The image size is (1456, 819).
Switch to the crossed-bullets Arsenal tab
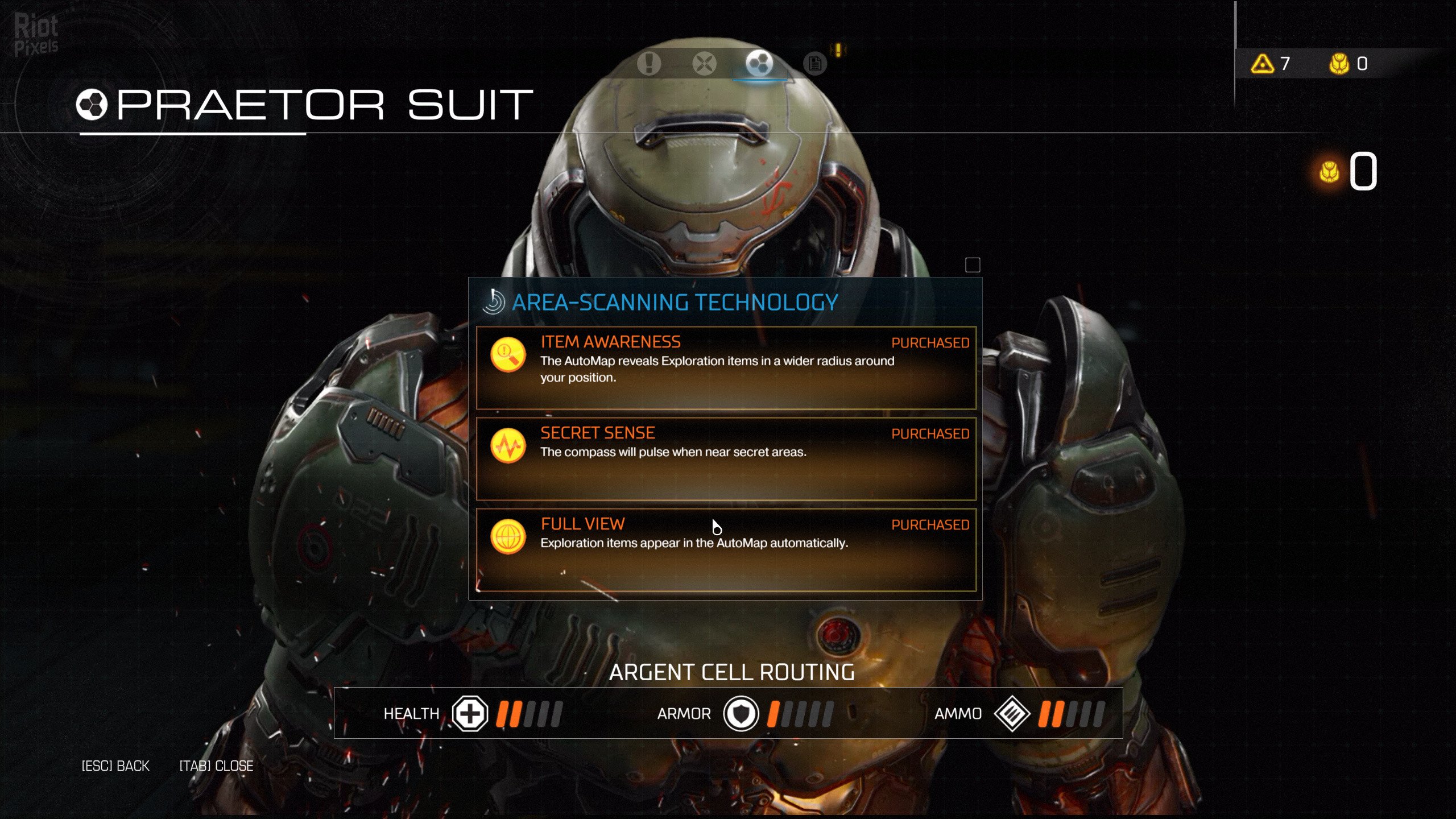click(x=704, y=63)
